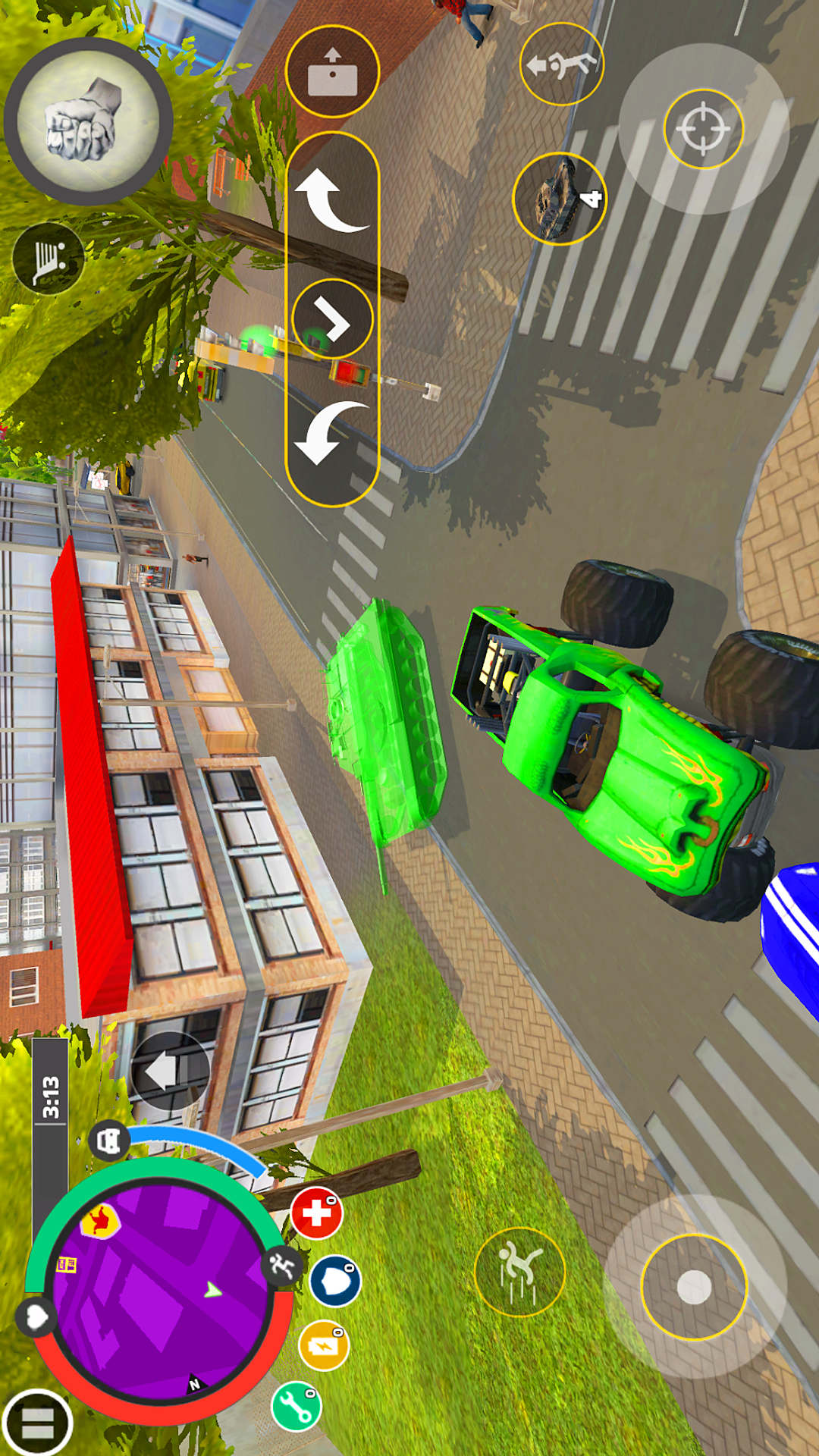This screenshot has width=819, height=1456.
Task: Tap the car icon above the minimap
Action: [x=110, y=1140]
